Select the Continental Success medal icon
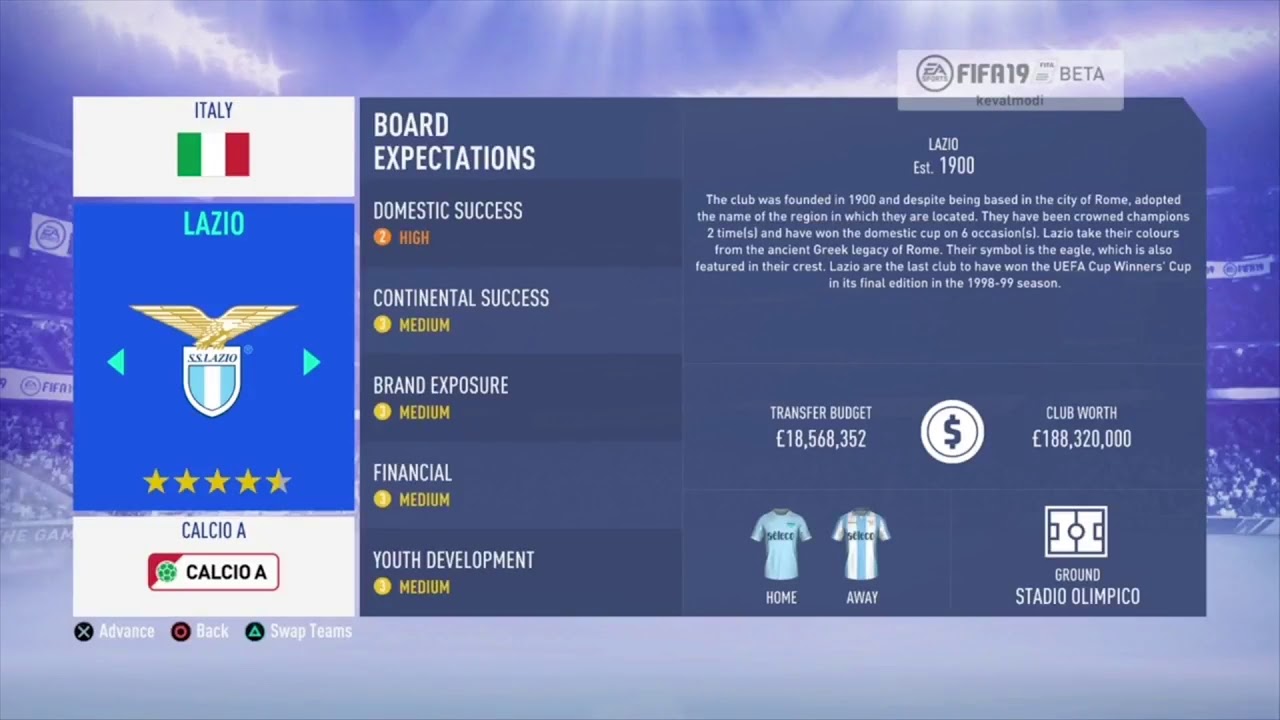This screenshot has width=1280, height=720. coord(382,324)
